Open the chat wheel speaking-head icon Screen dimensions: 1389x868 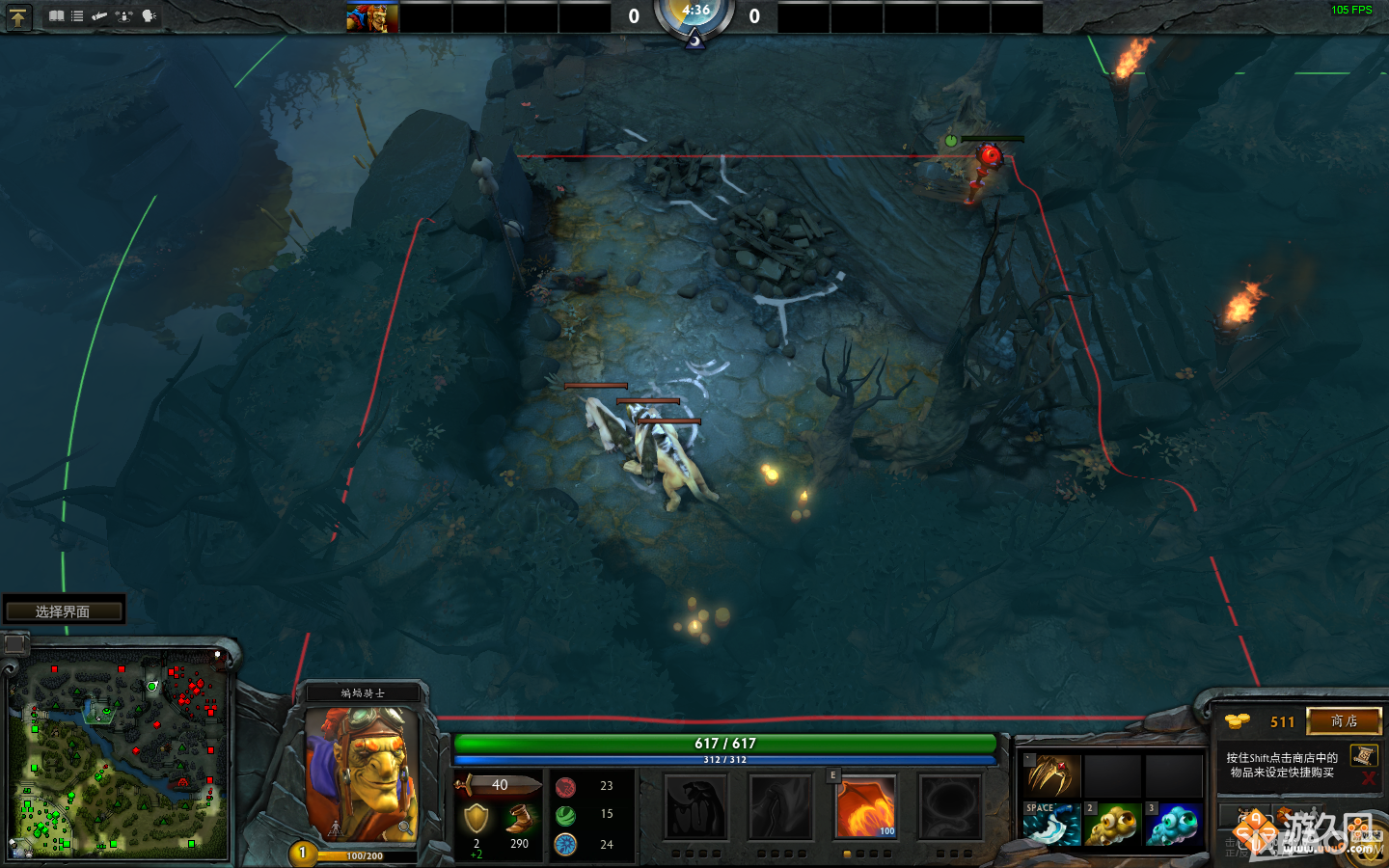click(x=148, y=14)
